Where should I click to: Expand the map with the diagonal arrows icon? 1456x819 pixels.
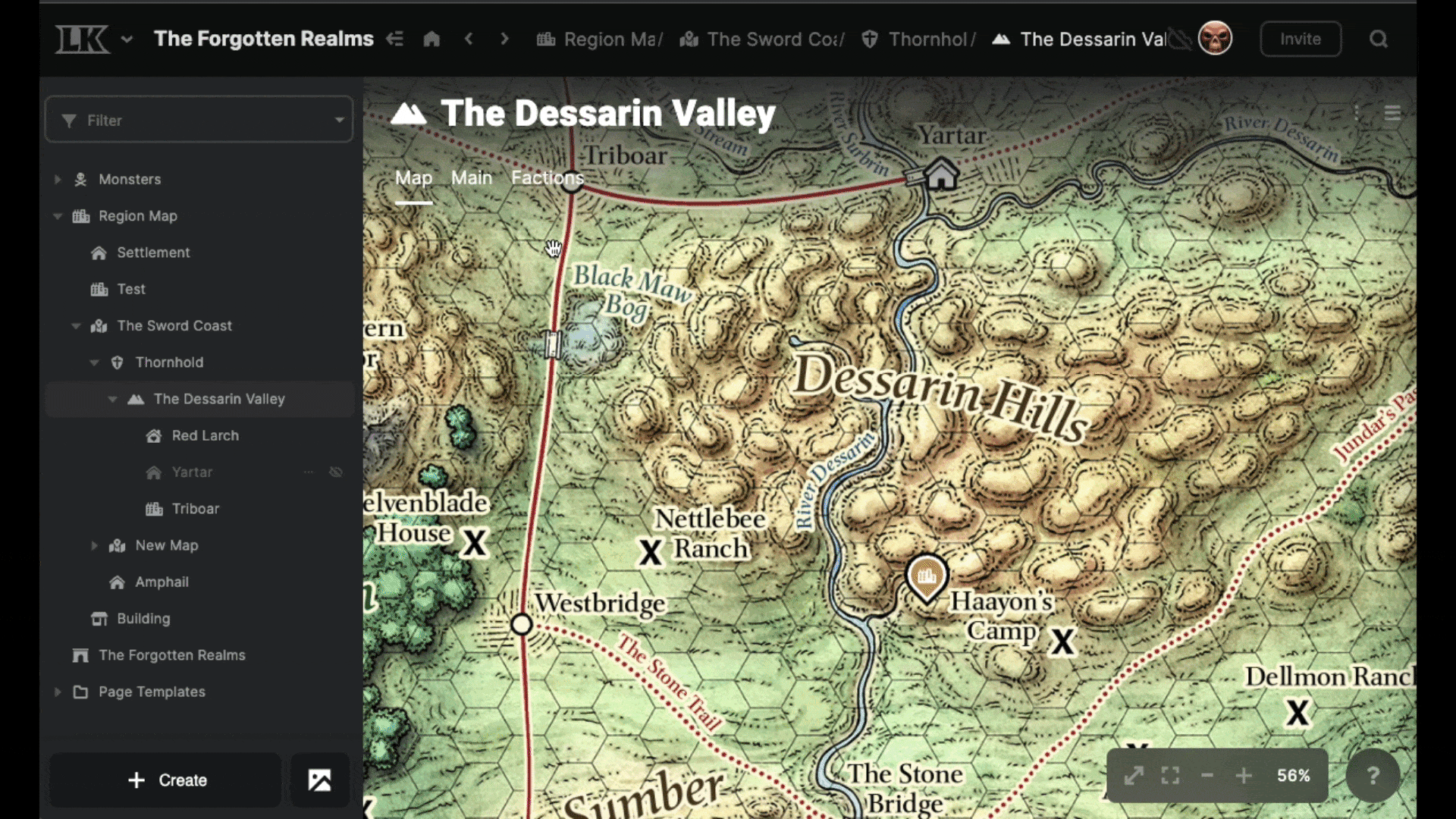1134,775
